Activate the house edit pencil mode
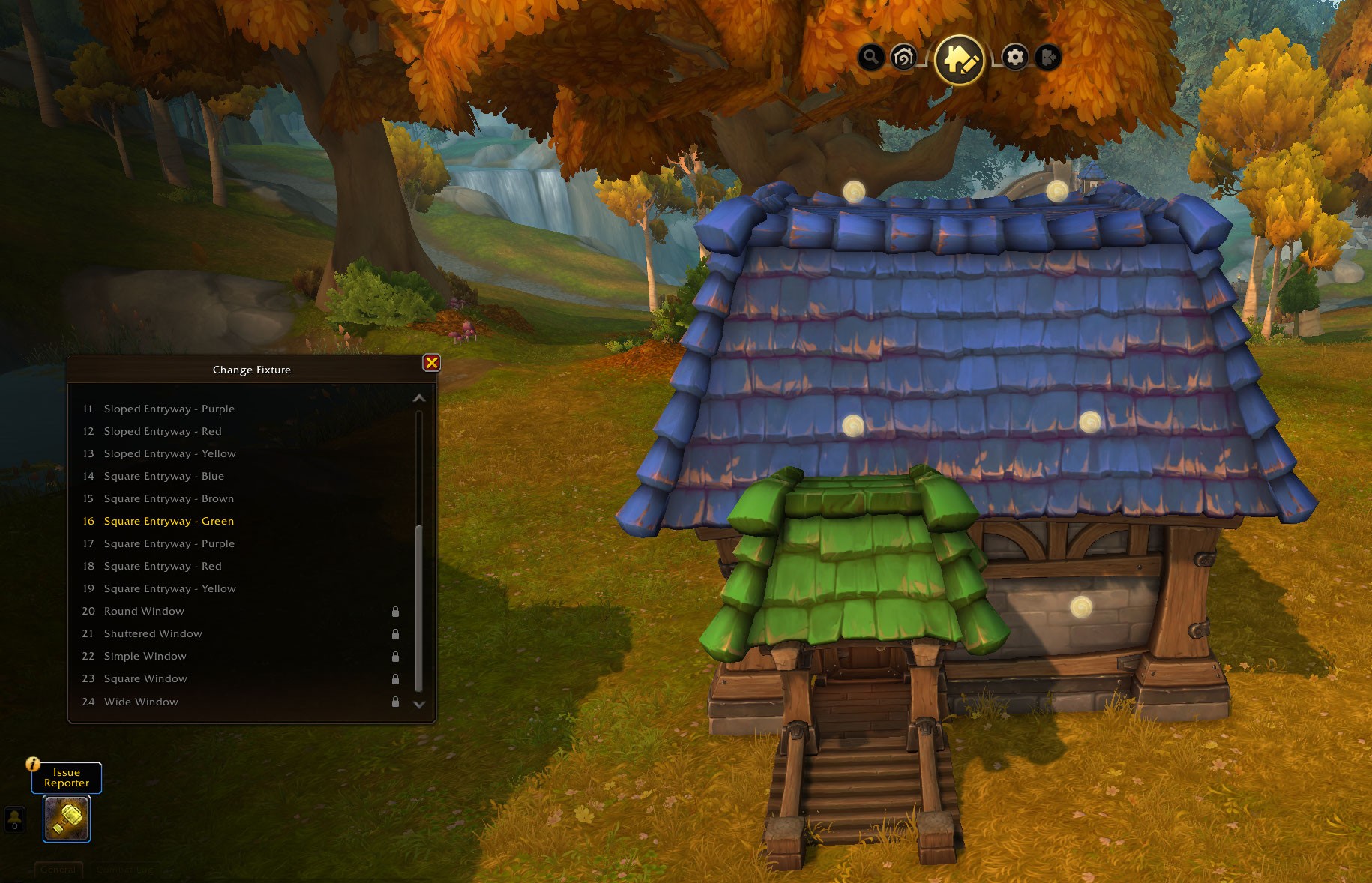The width and height of the screenshot is (1372, 883). (960, 59)
